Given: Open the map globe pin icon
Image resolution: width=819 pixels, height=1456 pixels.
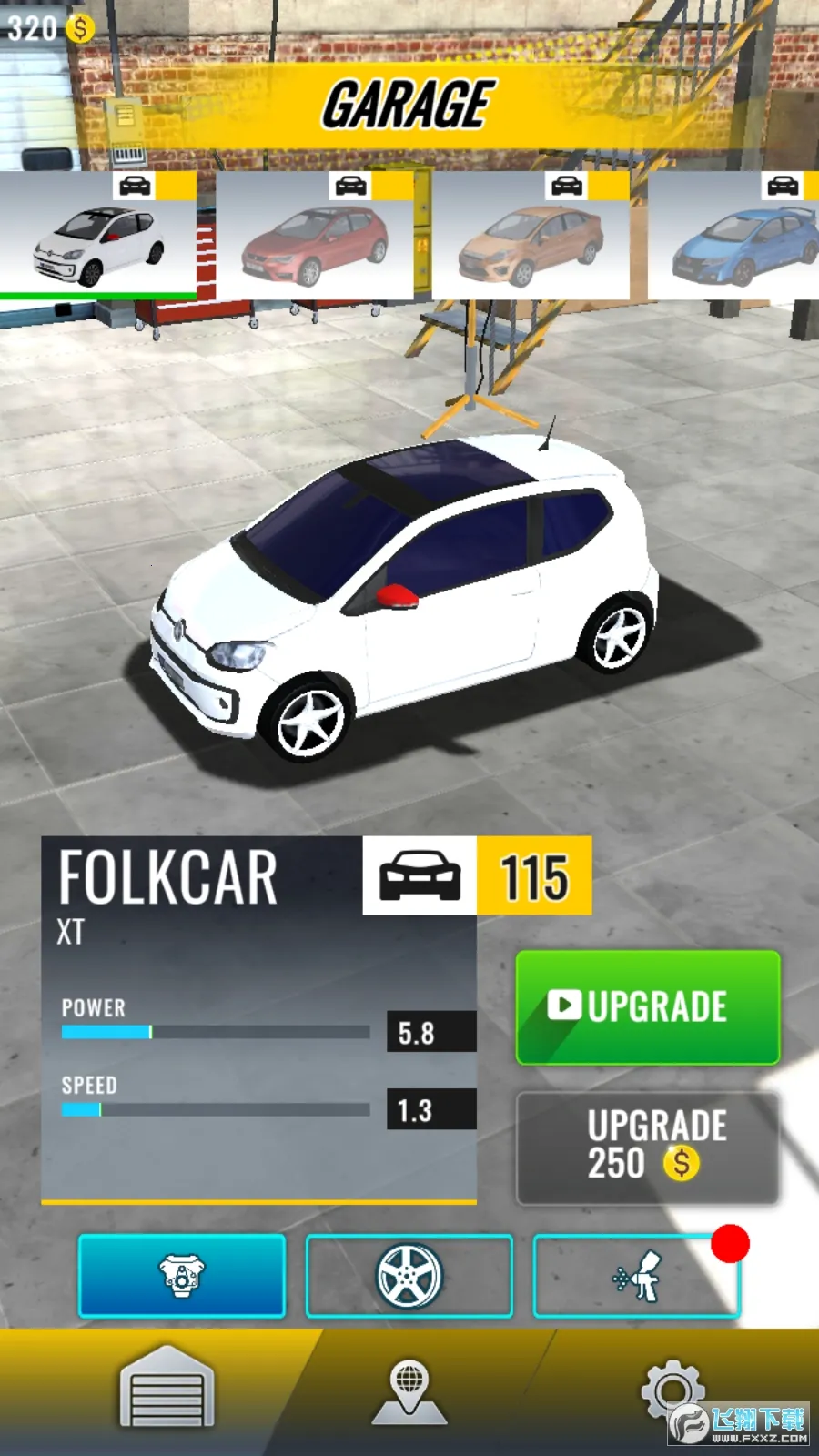Looking at the screenshot, I should click(x=409, y=1390).
